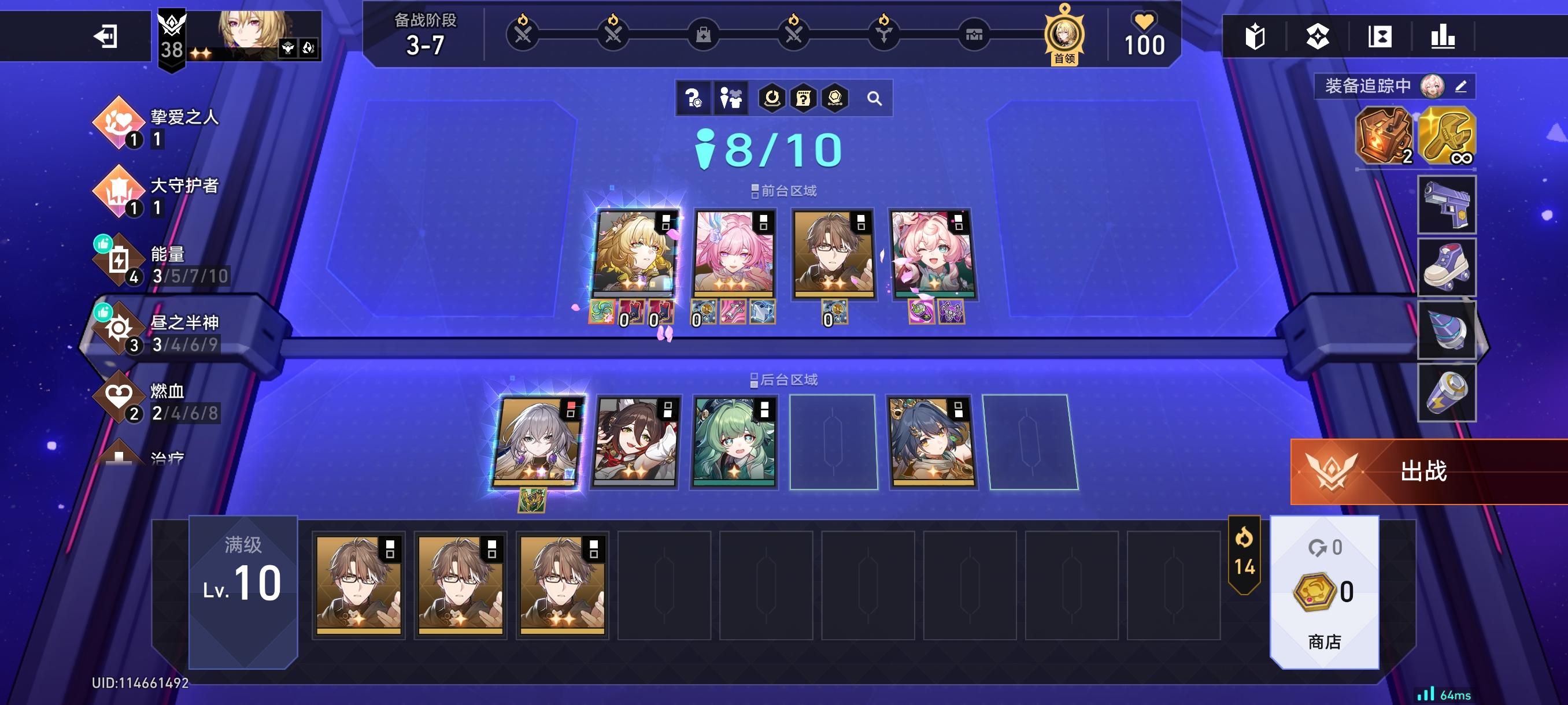Click the question-mark help icon in center toolbar

[x=694, y=98]
